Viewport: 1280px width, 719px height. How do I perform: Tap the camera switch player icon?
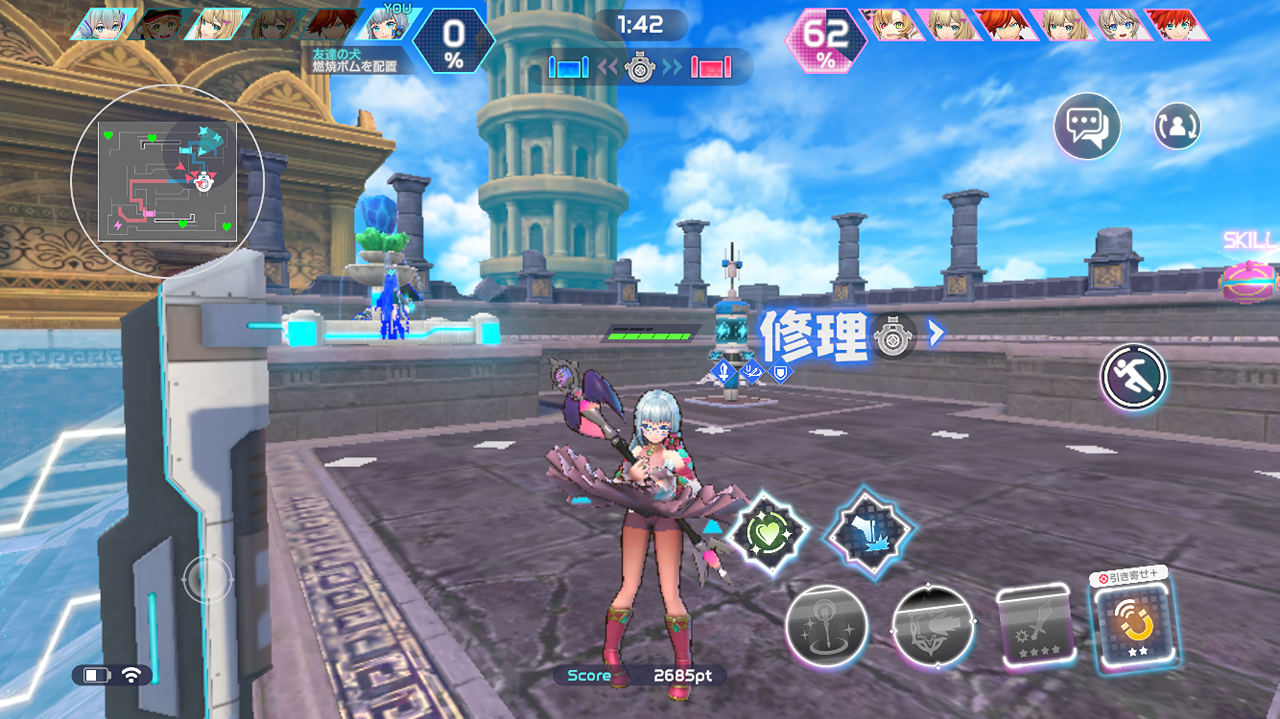click(1177, 127)
